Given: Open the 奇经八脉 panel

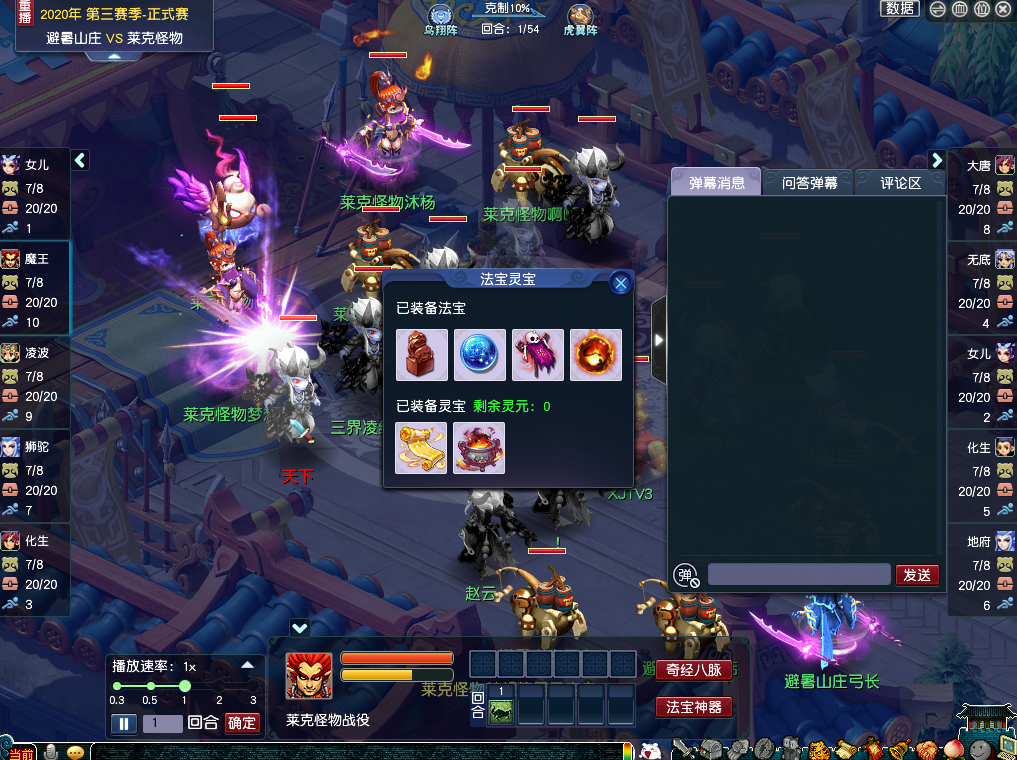Looking at the screenshot, I should (x=694, y=670).
